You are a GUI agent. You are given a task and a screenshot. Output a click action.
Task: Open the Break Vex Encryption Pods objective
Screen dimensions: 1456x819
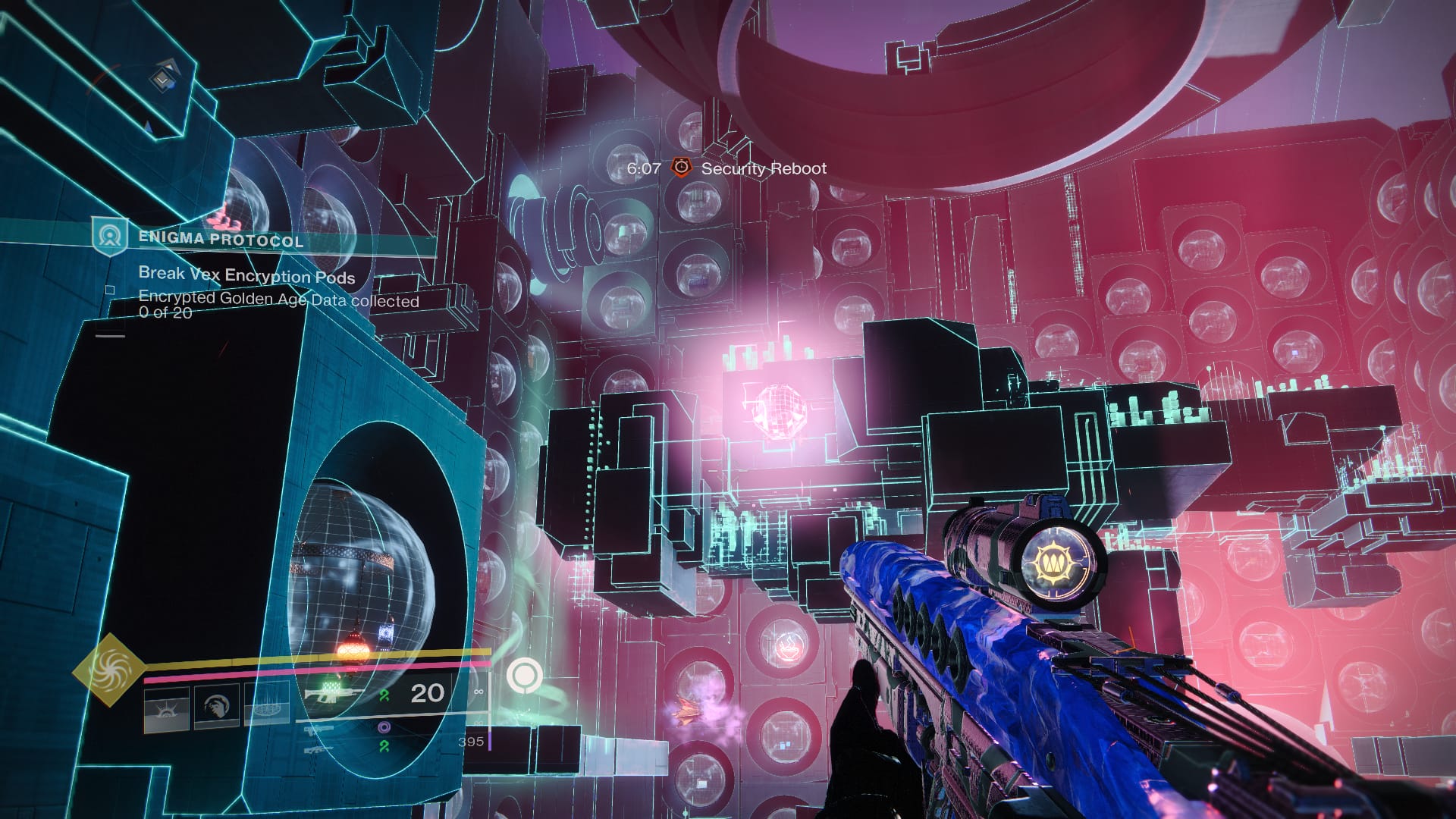point(246,275)
